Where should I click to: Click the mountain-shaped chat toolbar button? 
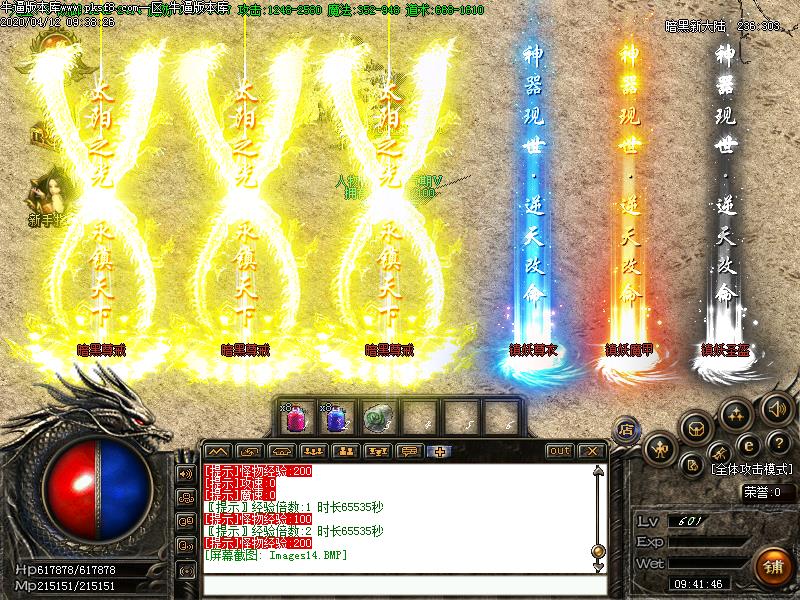click(218, 451)
